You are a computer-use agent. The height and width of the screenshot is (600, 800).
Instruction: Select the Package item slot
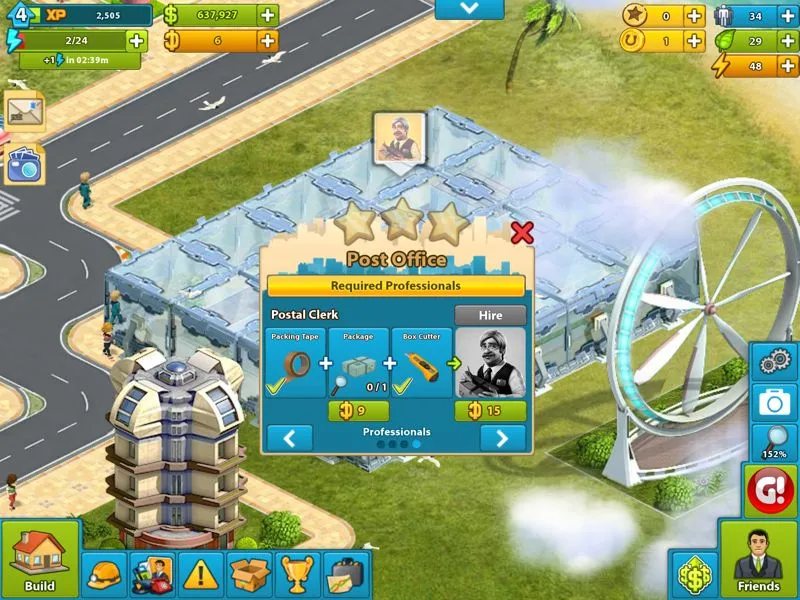358,363
